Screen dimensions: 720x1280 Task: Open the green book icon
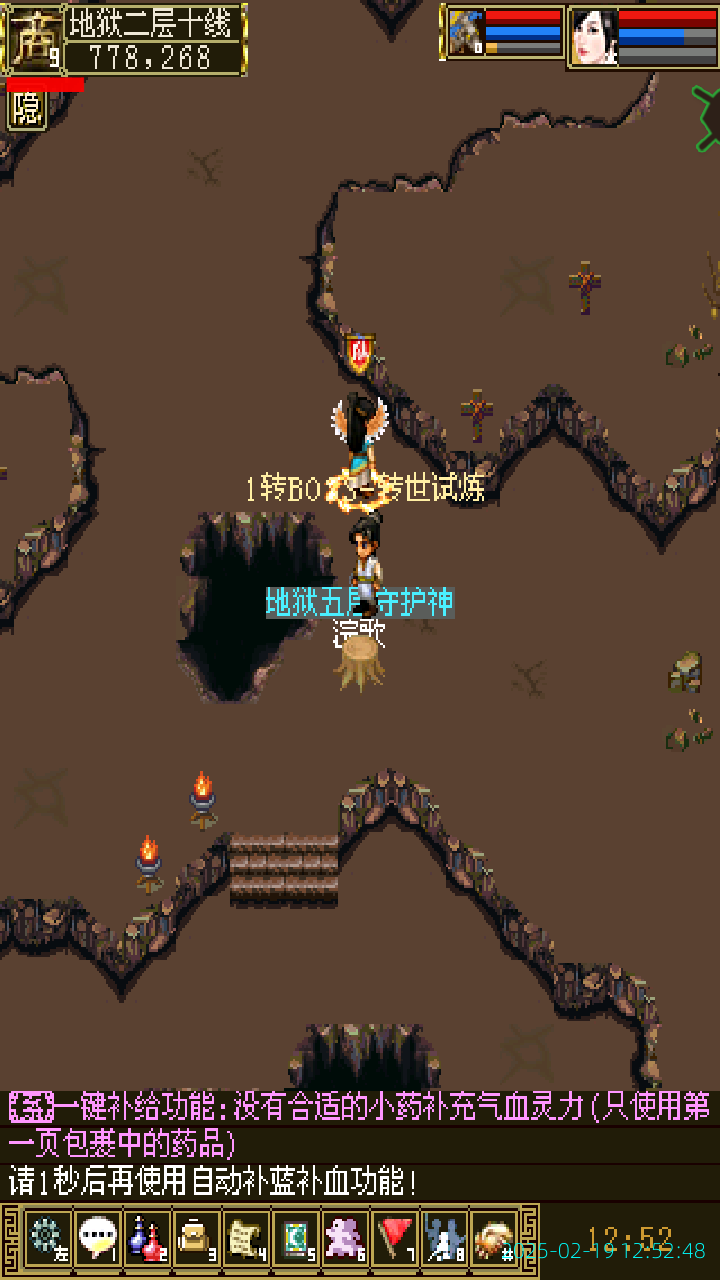[296, 1239]
